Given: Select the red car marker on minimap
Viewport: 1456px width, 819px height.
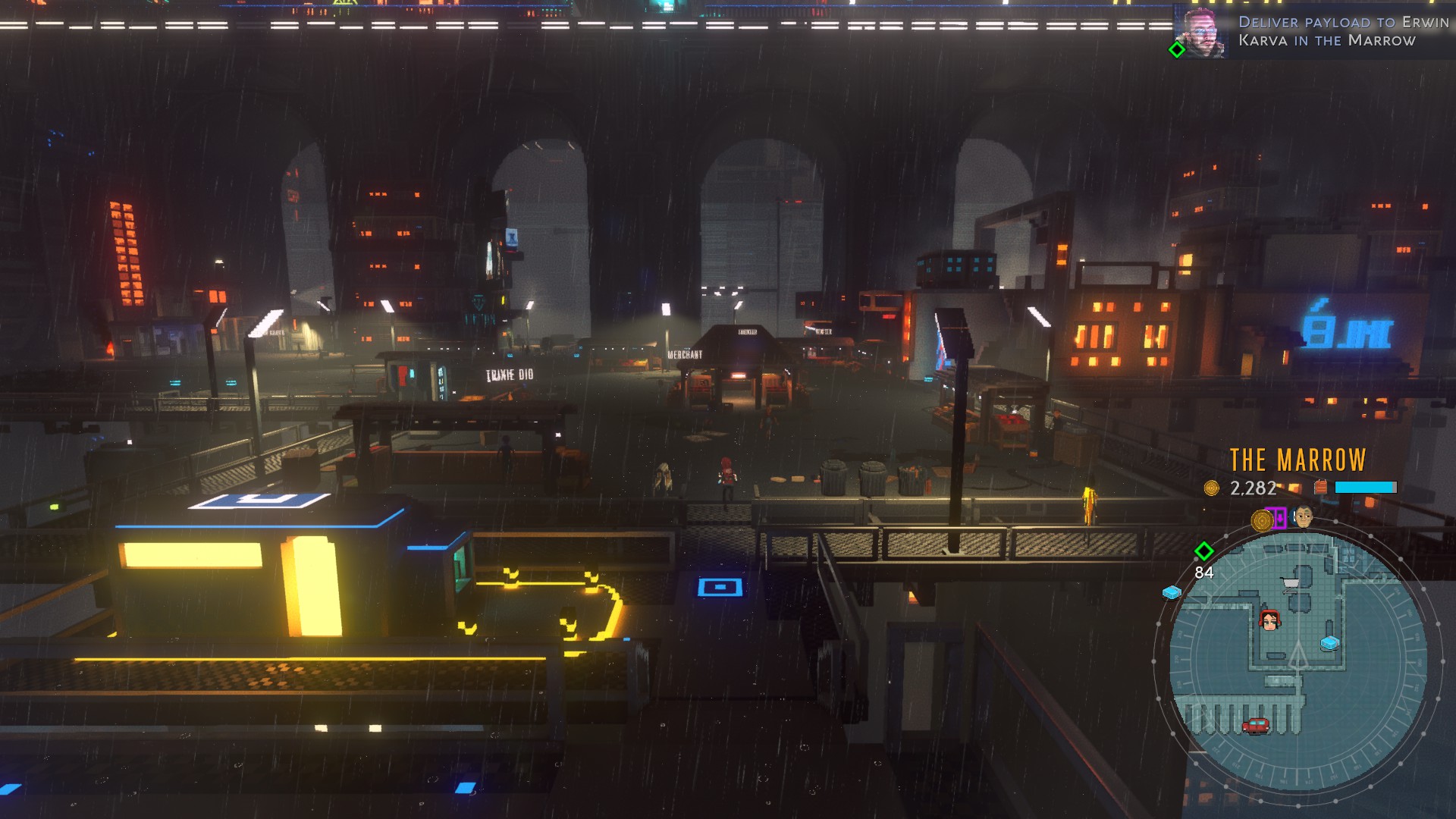Looking at the screenshot, I should tap(1256, 726).
